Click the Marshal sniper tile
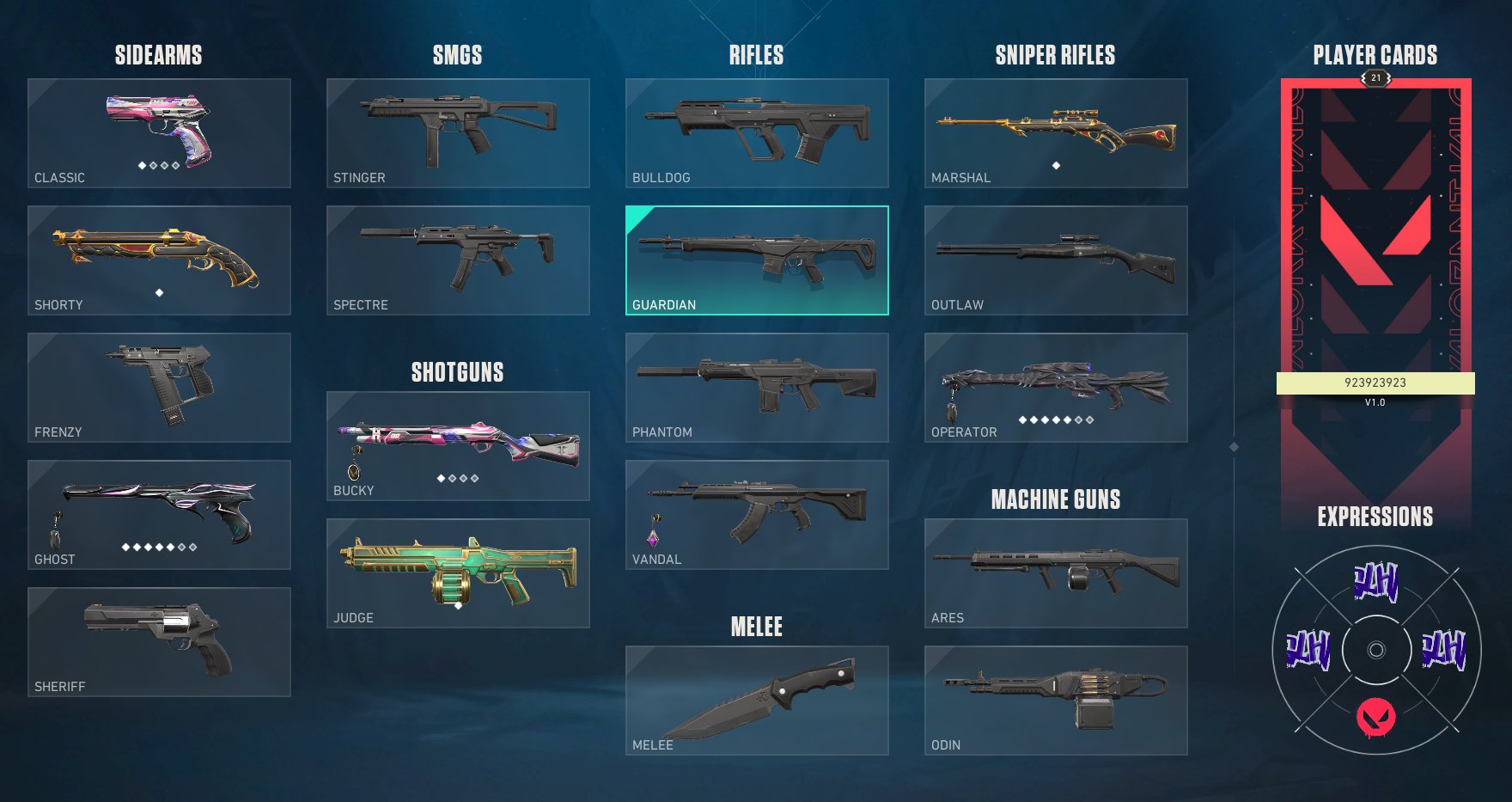Viewport: 1512px width, 802px height. click(1056, 133)
